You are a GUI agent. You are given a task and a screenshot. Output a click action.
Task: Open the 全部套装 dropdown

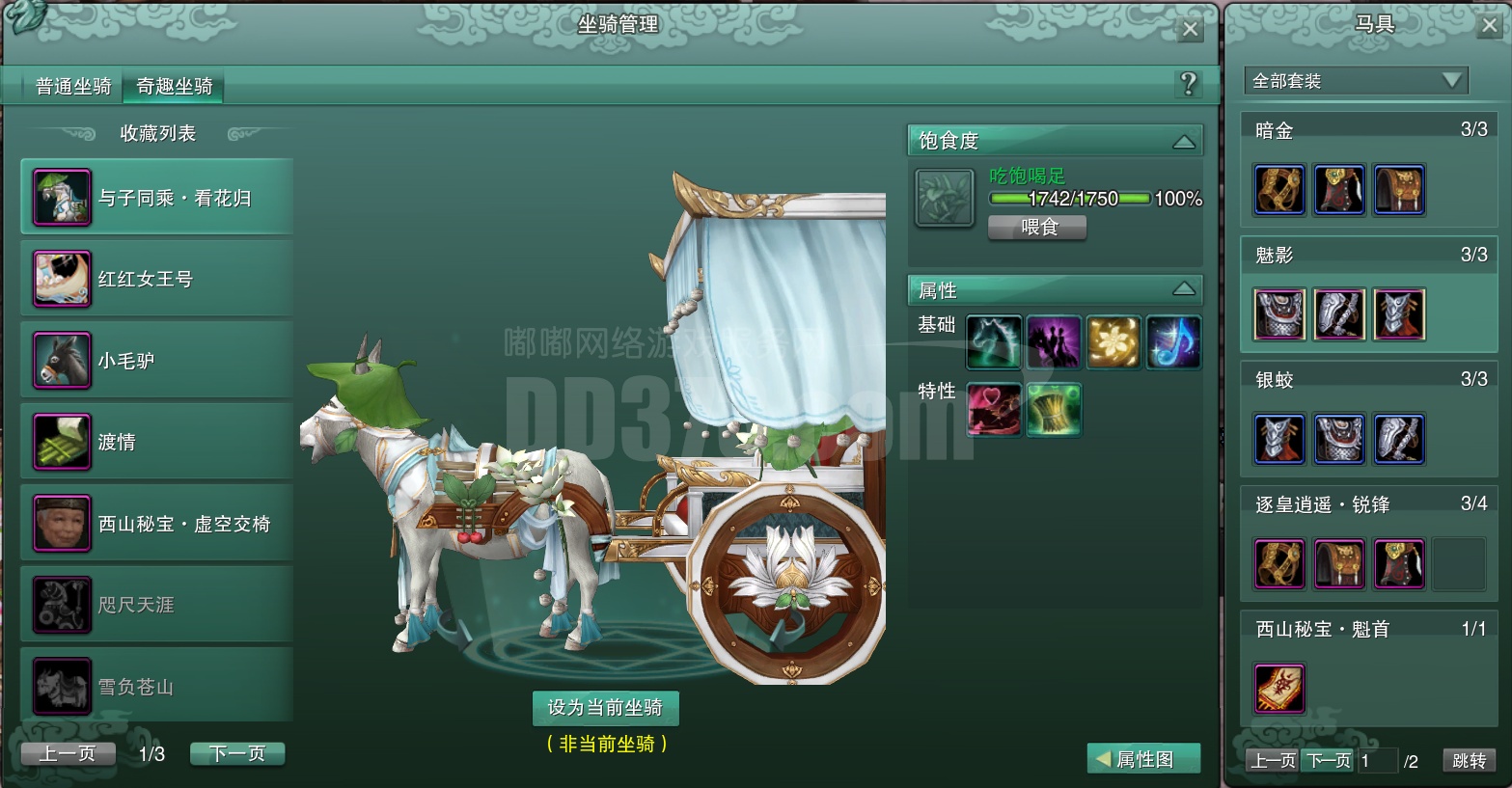(1354, 81)
